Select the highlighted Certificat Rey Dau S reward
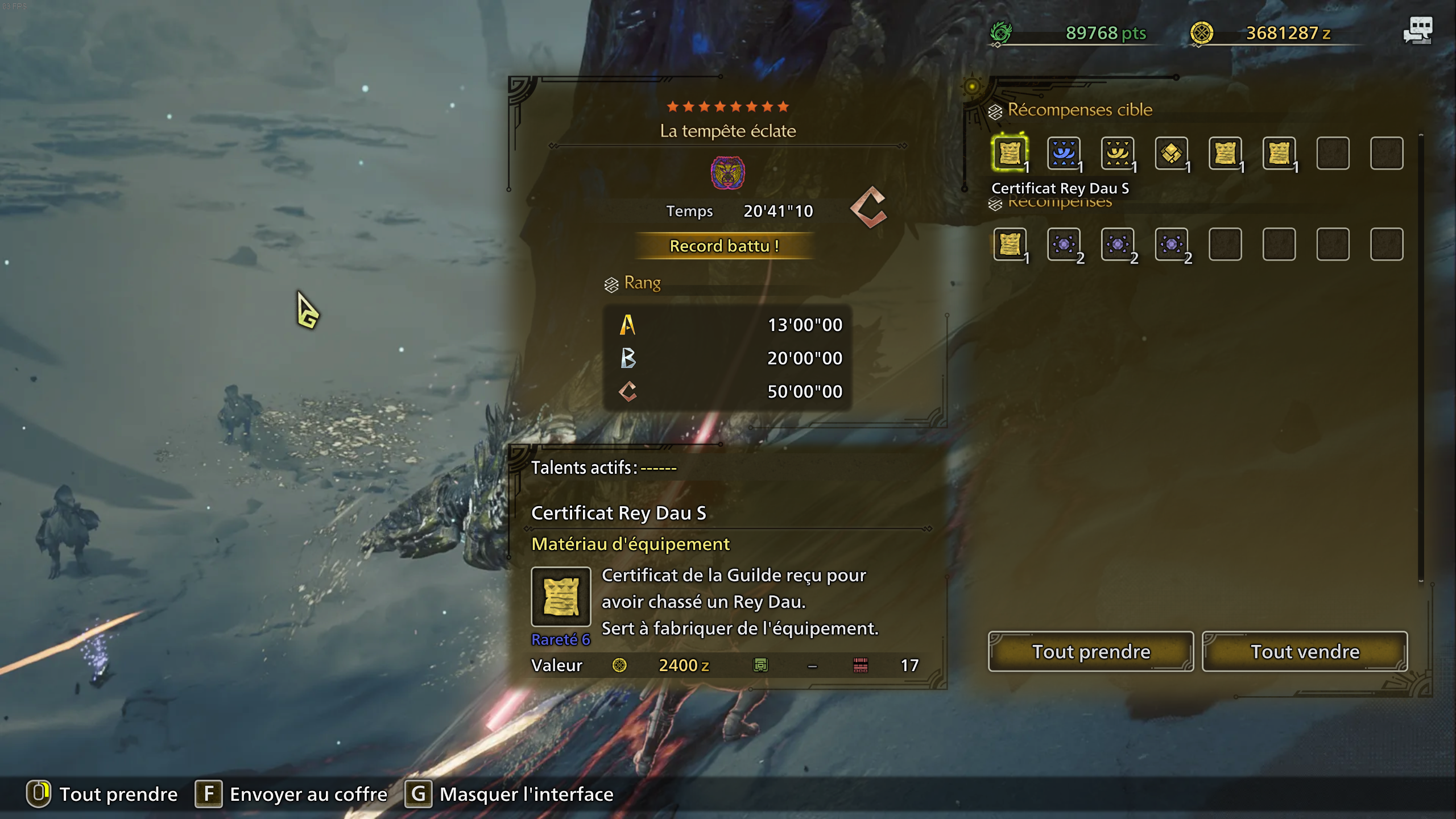The image size is (1456, 819). 1010,154
